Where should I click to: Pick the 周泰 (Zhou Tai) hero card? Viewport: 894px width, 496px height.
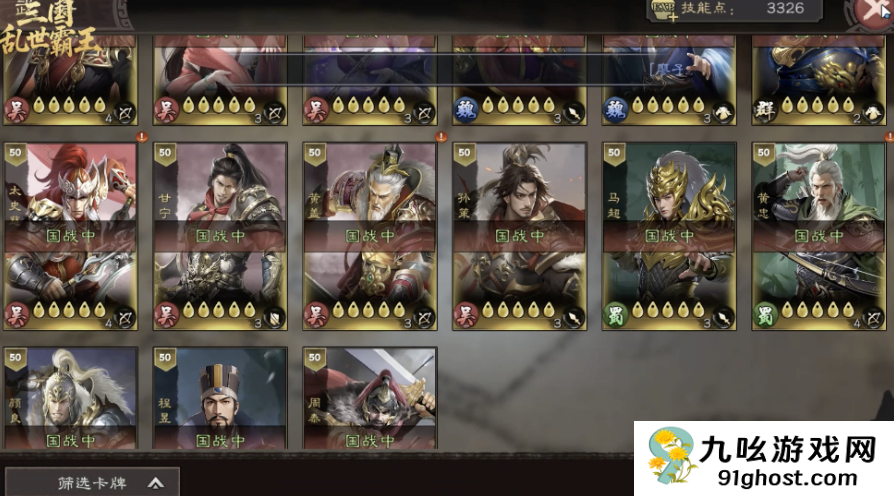[x=370, y=400]
